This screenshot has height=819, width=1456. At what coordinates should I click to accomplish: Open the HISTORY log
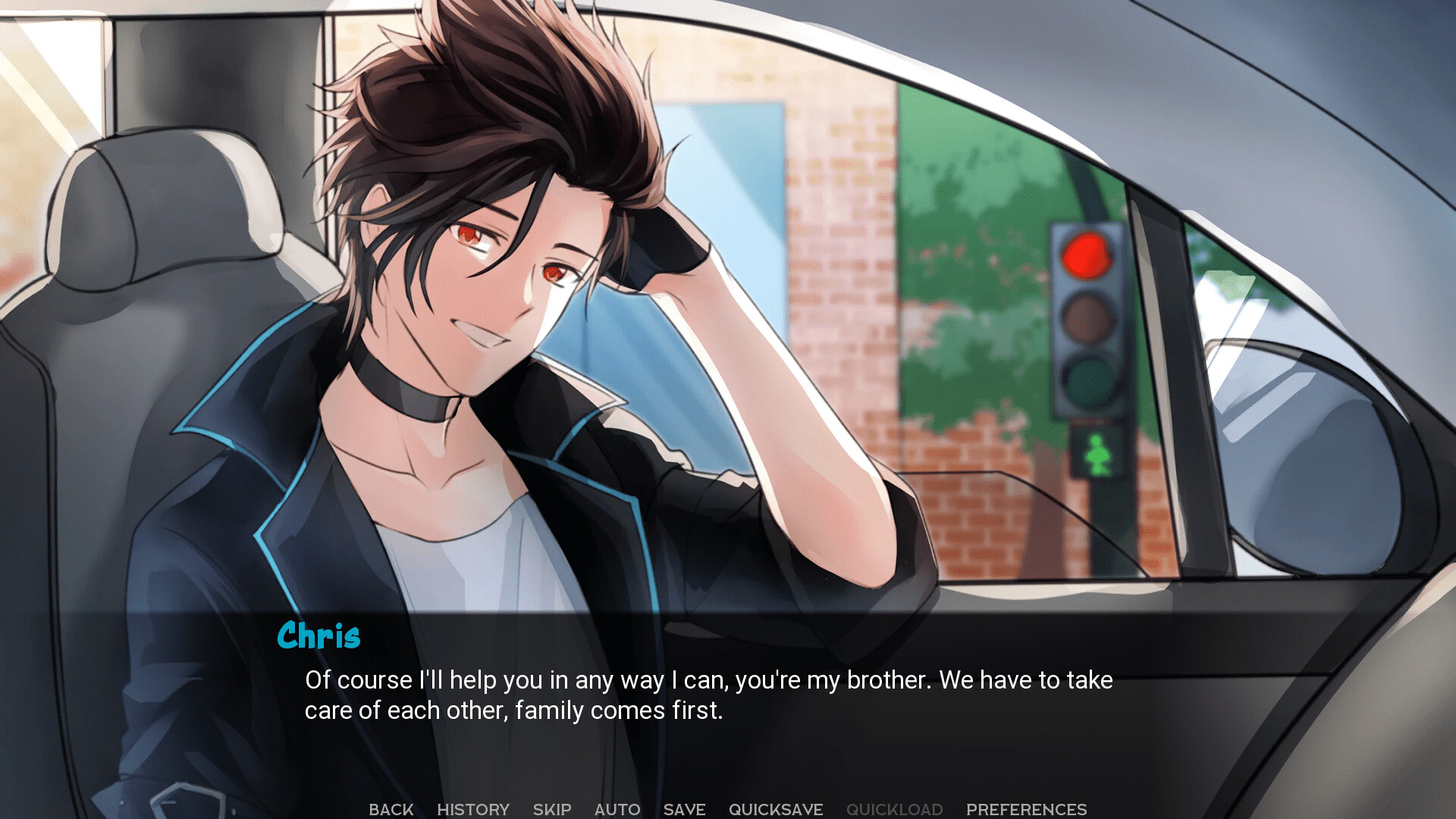[473, 809]
